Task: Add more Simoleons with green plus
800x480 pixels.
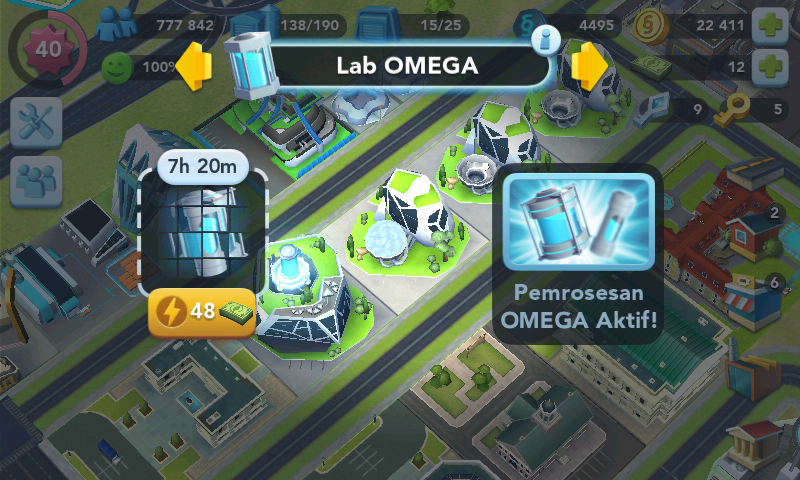Action: [768, 25]
